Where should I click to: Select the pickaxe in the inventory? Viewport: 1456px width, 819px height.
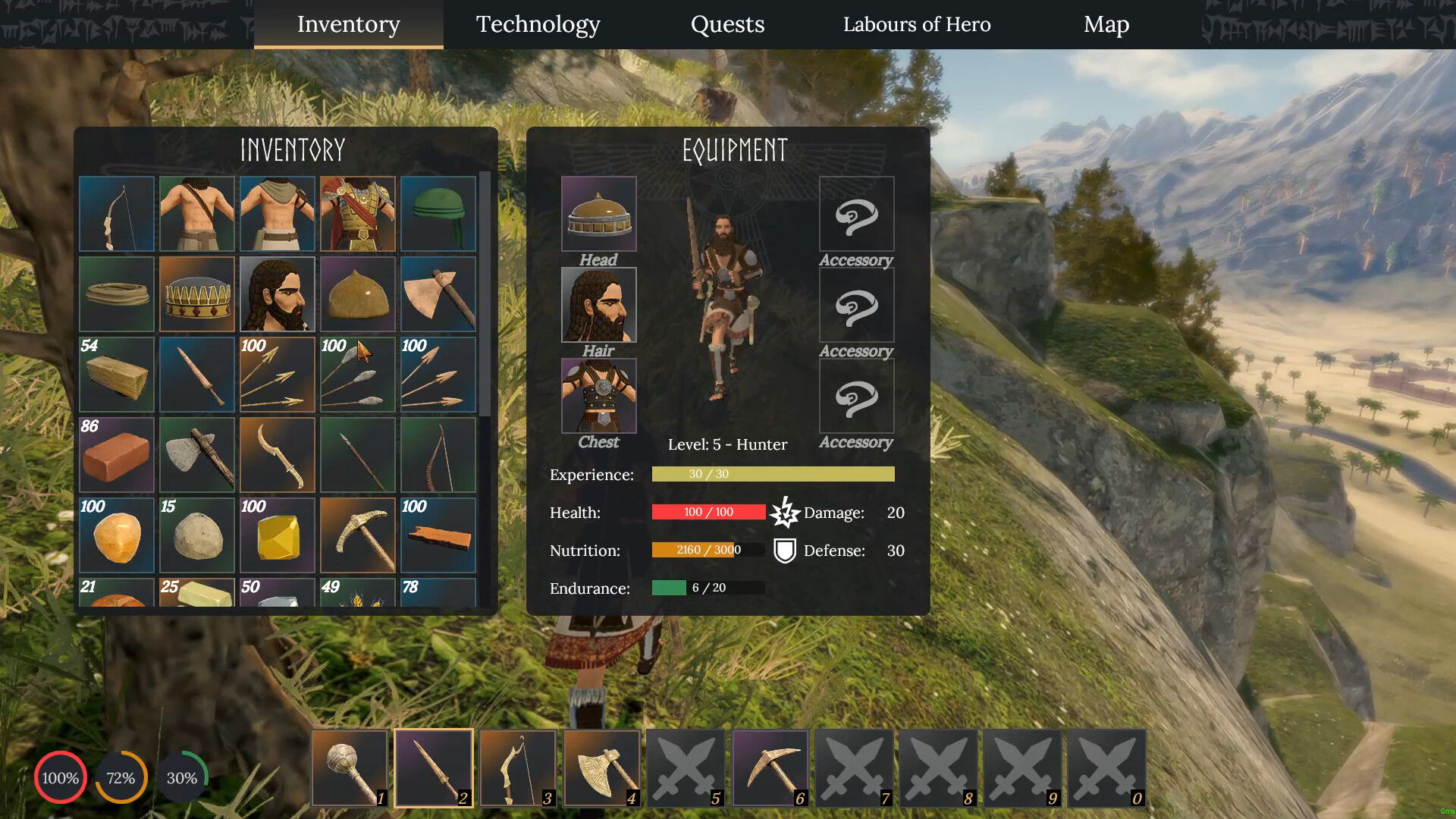[x=357, y=535]
